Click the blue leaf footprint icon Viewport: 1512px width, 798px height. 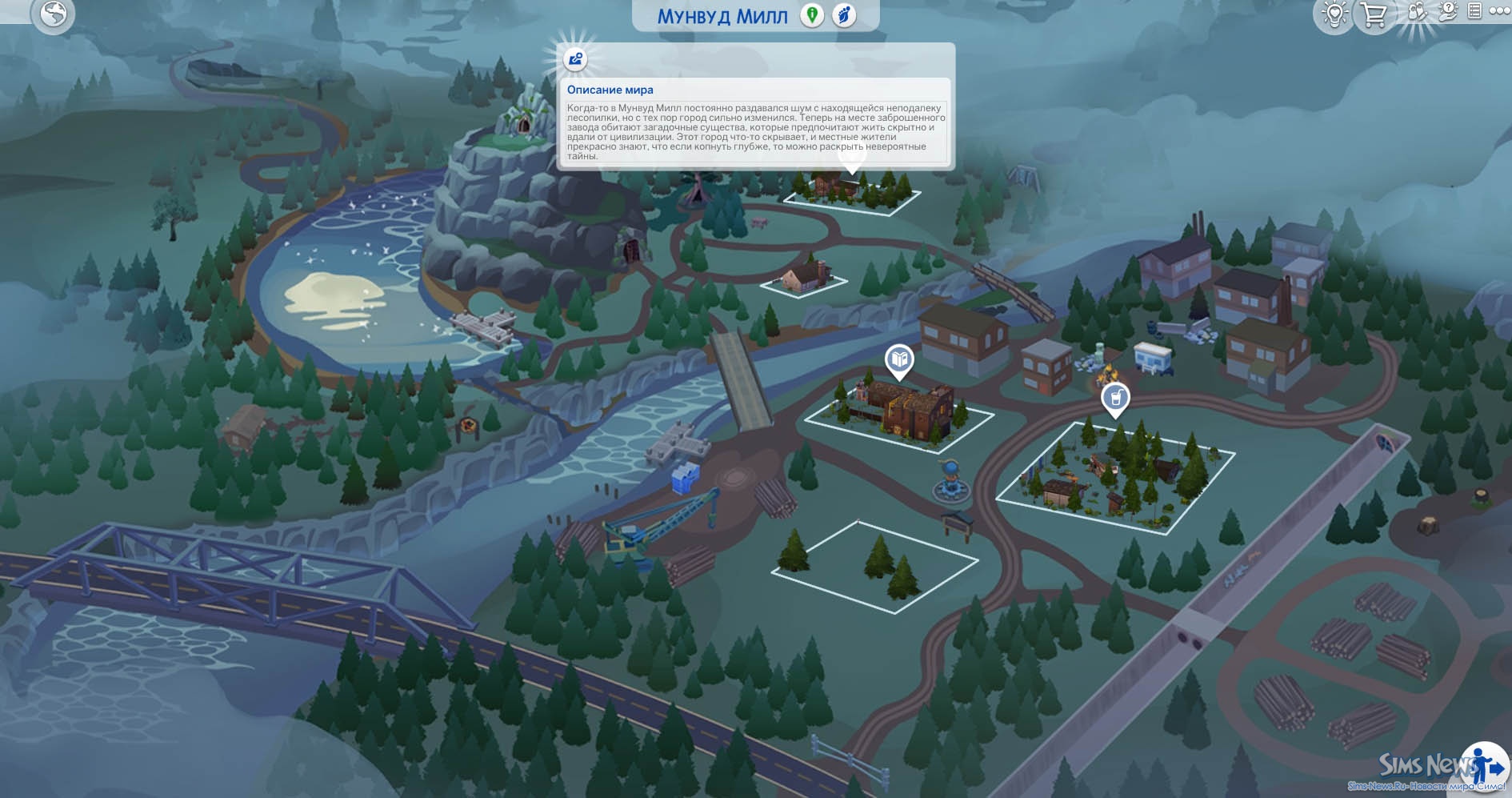click(x=844, y=15)
